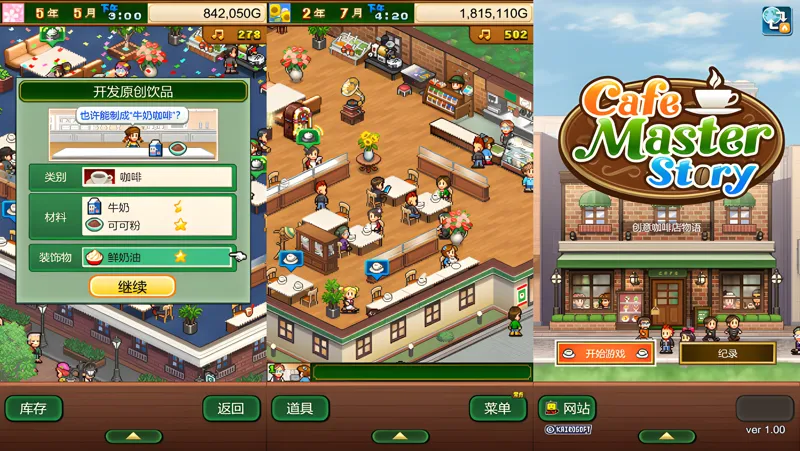Go back with the 返回 button

[x=231, y=408]
